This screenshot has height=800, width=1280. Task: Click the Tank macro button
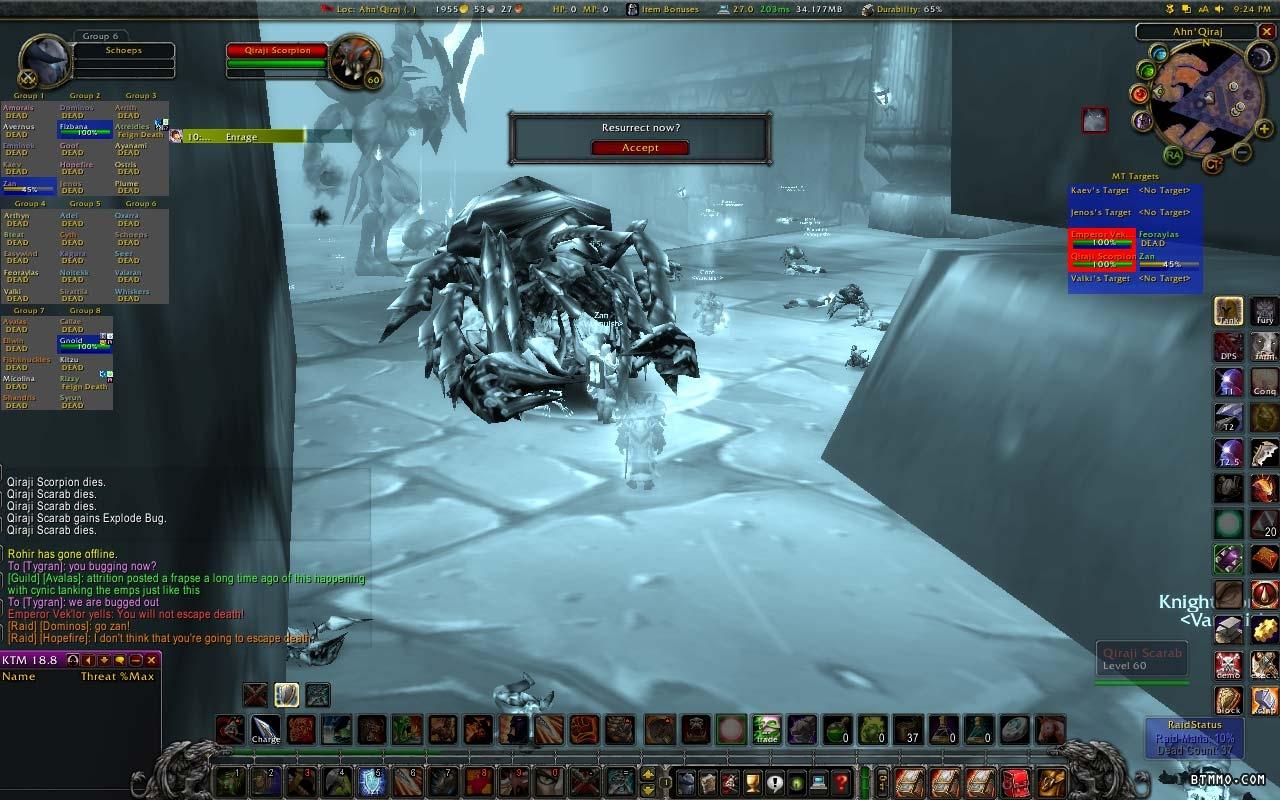1228,311
